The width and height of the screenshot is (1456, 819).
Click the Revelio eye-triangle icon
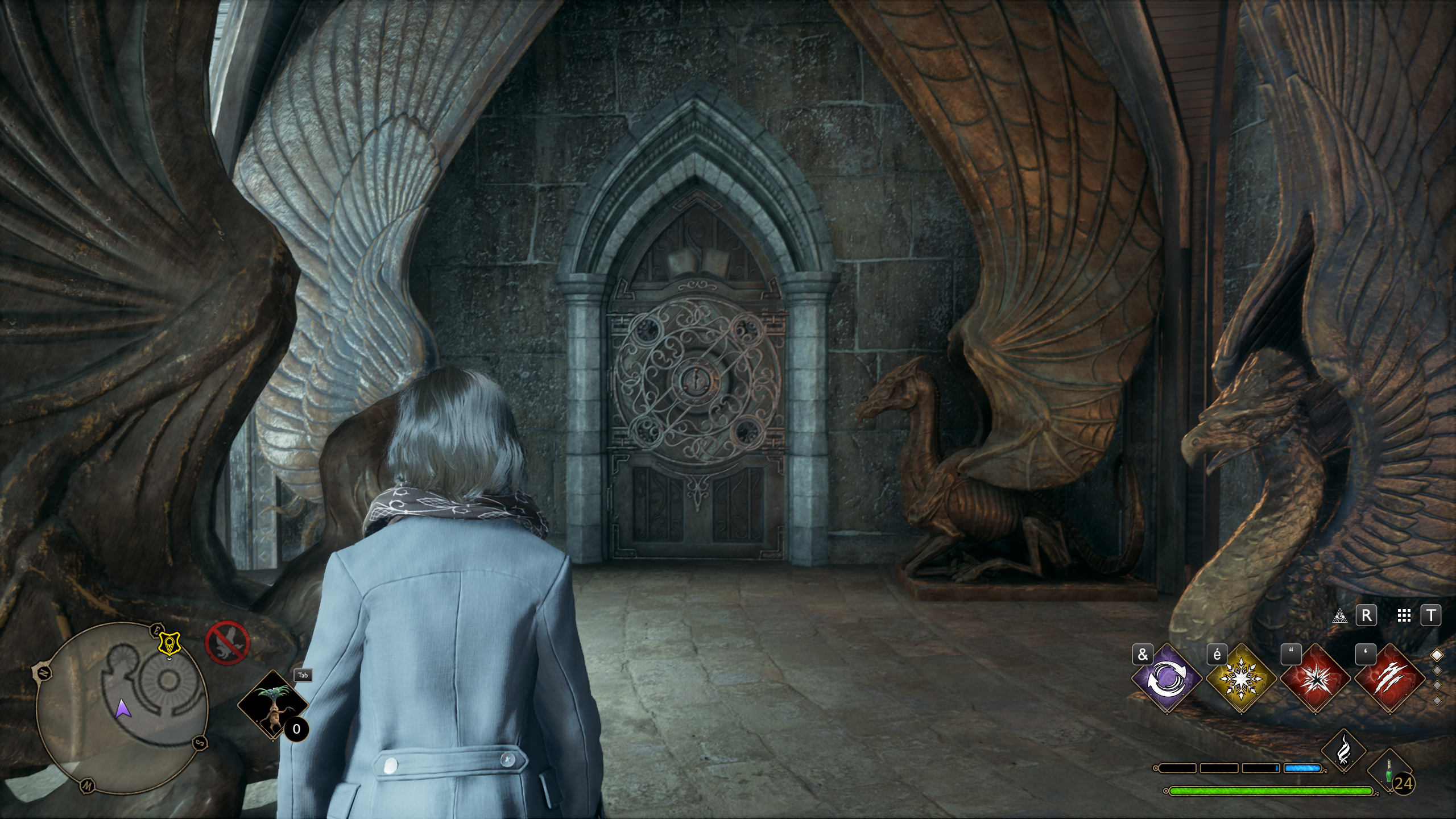(x=1340, y=615)
